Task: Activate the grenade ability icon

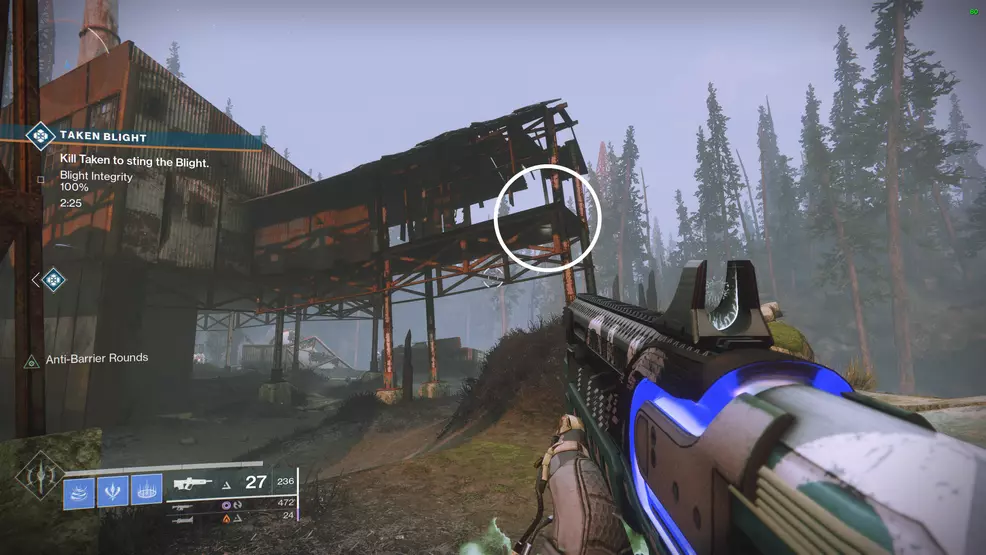Action: point(79,491)
